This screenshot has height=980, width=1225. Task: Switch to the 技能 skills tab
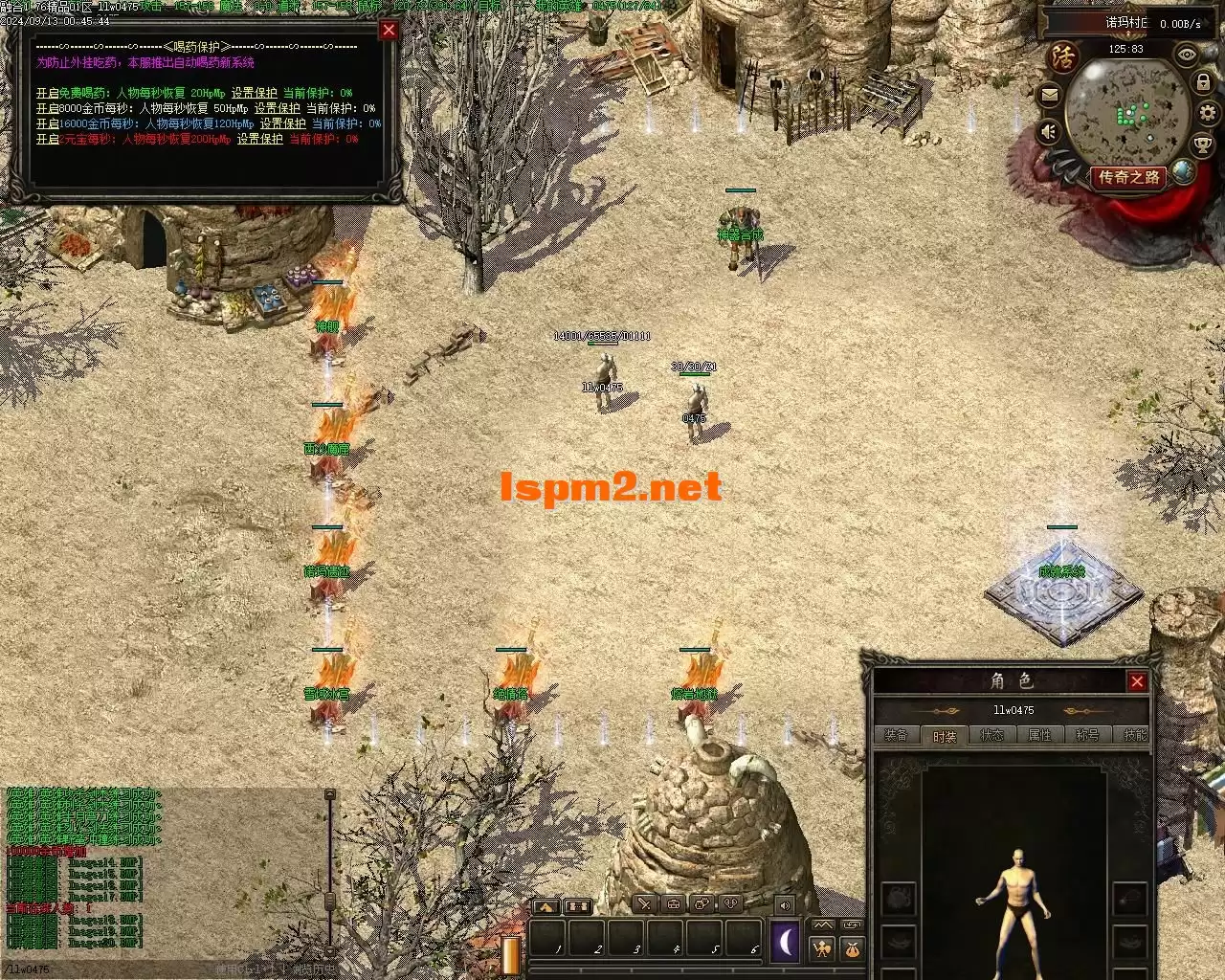[1135, 735]
